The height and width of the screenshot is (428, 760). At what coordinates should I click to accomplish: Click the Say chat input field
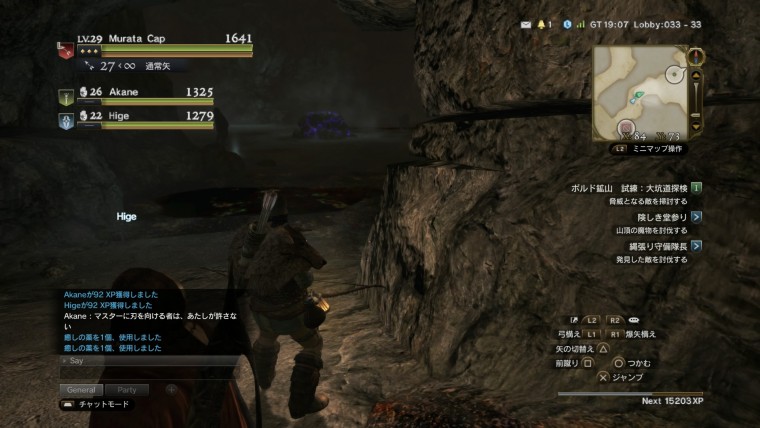[150, 360]
